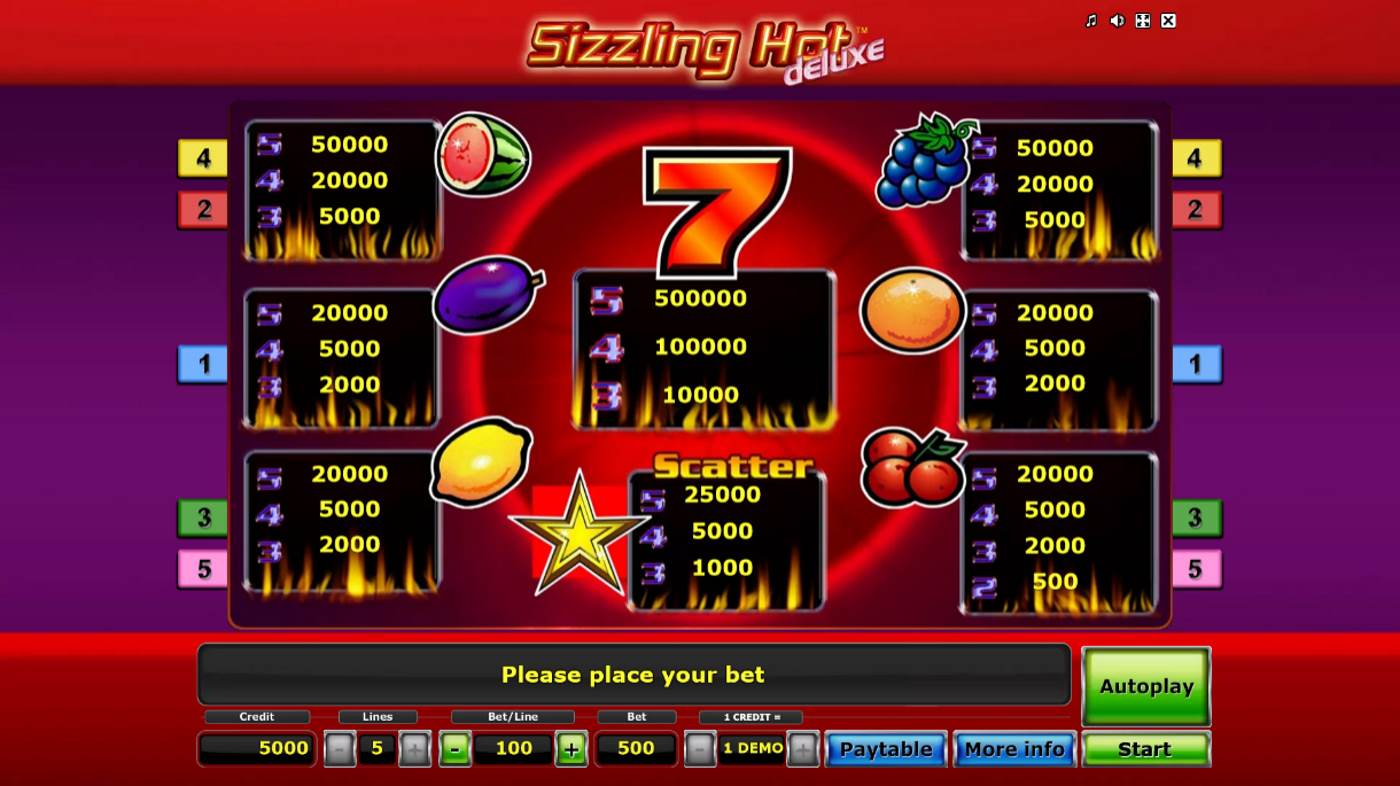Close the Paytable view

pyautogui.click(x=885, y=749)
